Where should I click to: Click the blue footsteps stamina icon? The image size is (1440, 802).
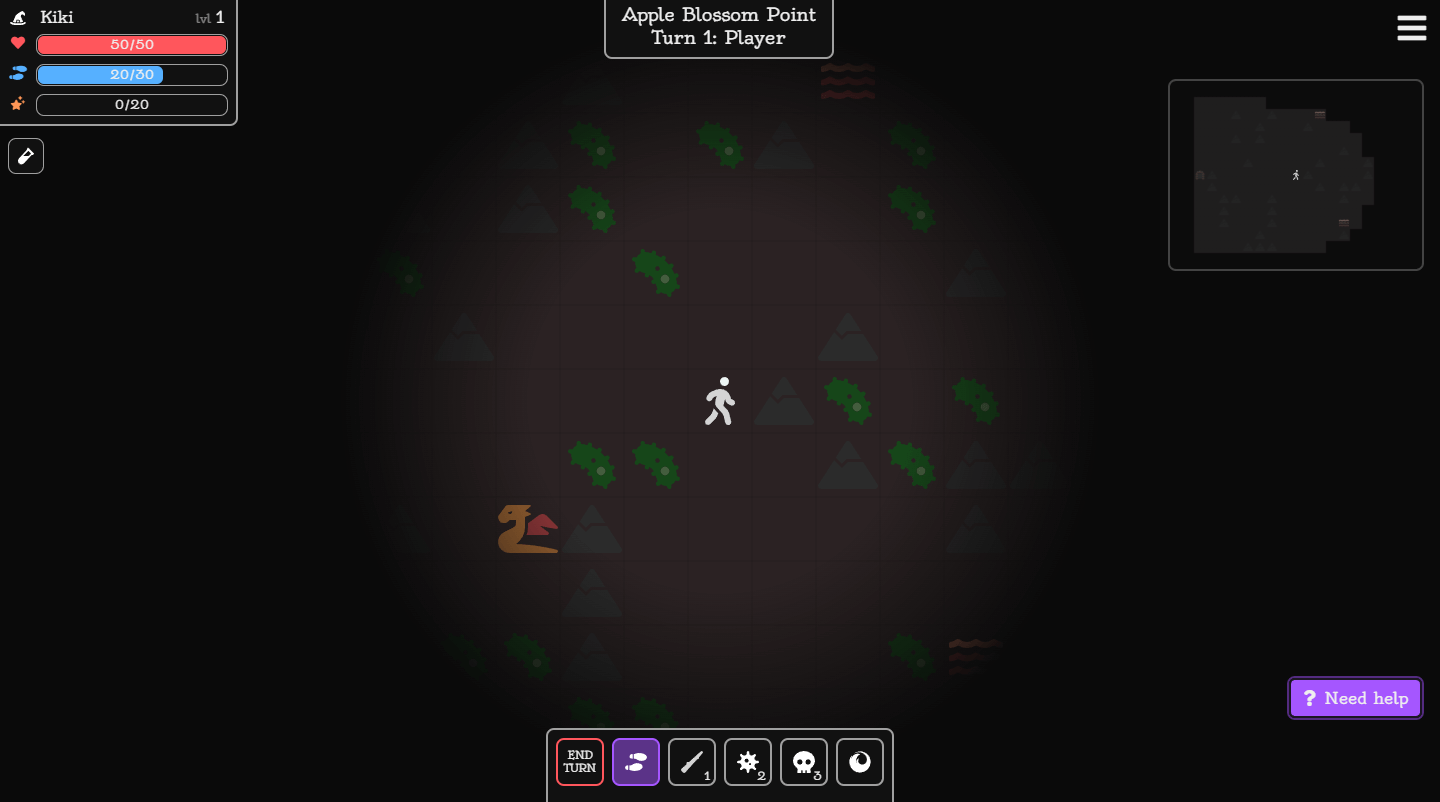[x=16, y=74]
